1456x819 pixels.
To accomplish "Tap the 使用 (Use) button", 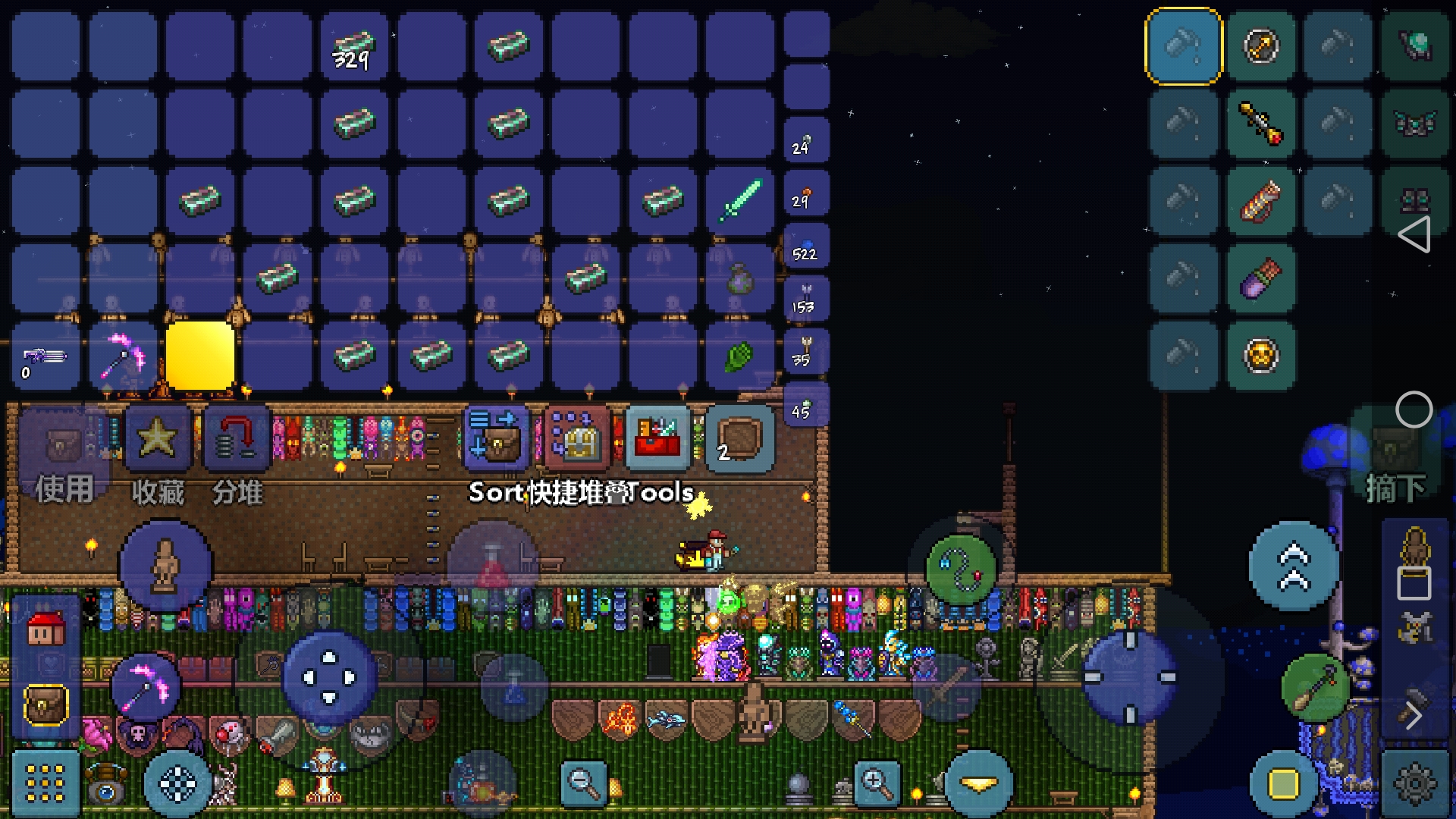I will click(x=64, y=455).
